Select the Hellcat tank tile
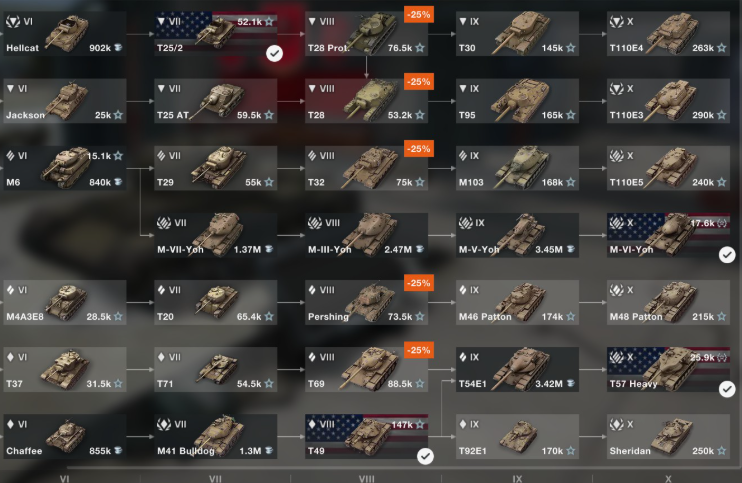 pyautogui.click(x=64, y=34)
